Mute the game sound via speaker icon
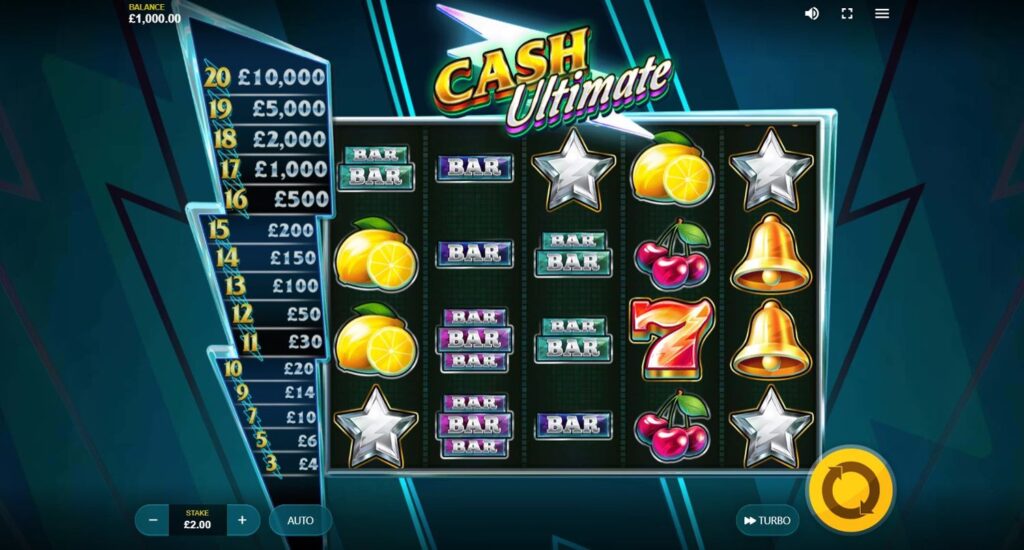Screen dimensions: 1024x550 tap(812, 13)
